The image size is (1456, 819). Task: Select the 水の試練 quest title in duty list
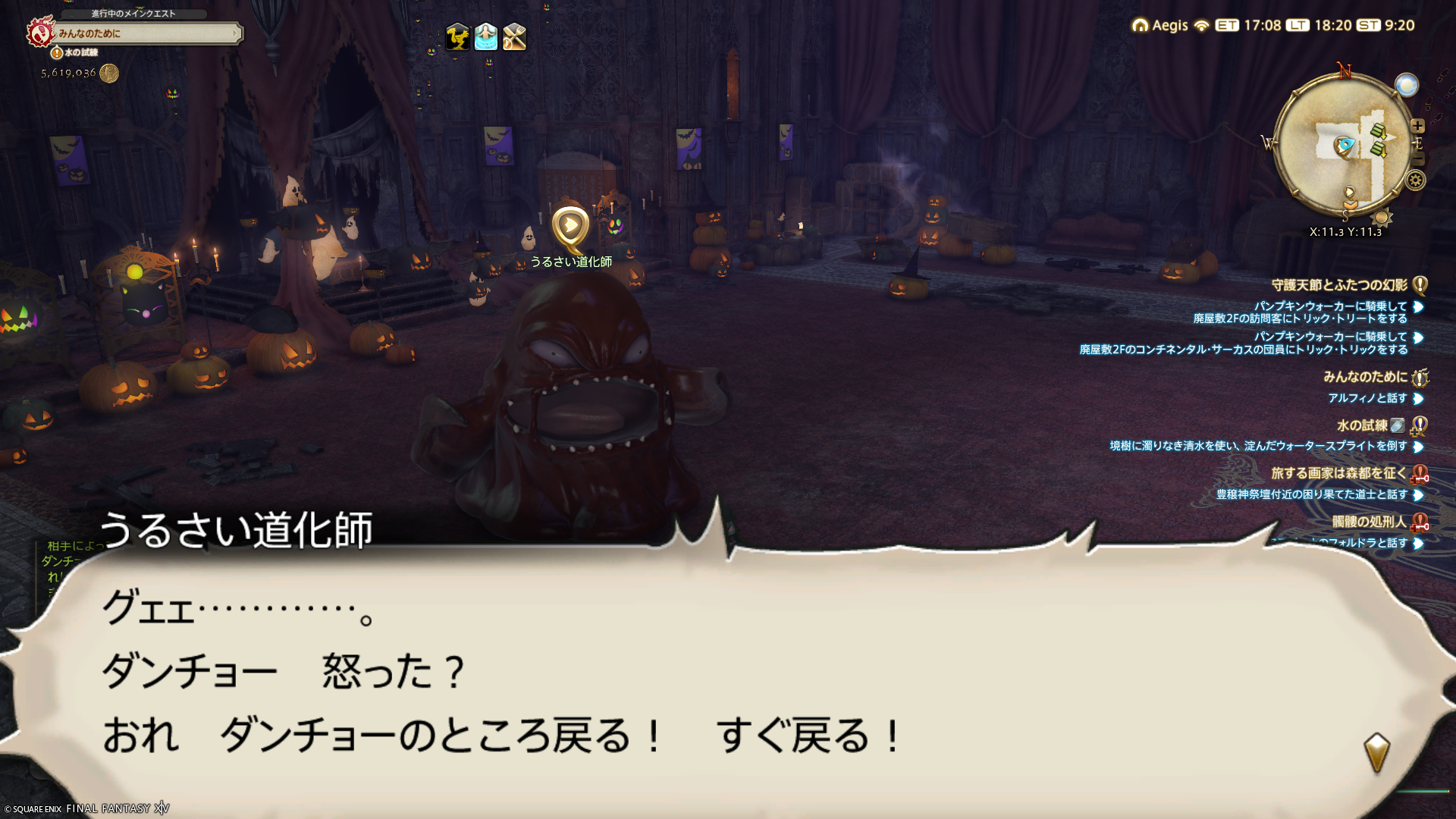point(1362,425)
